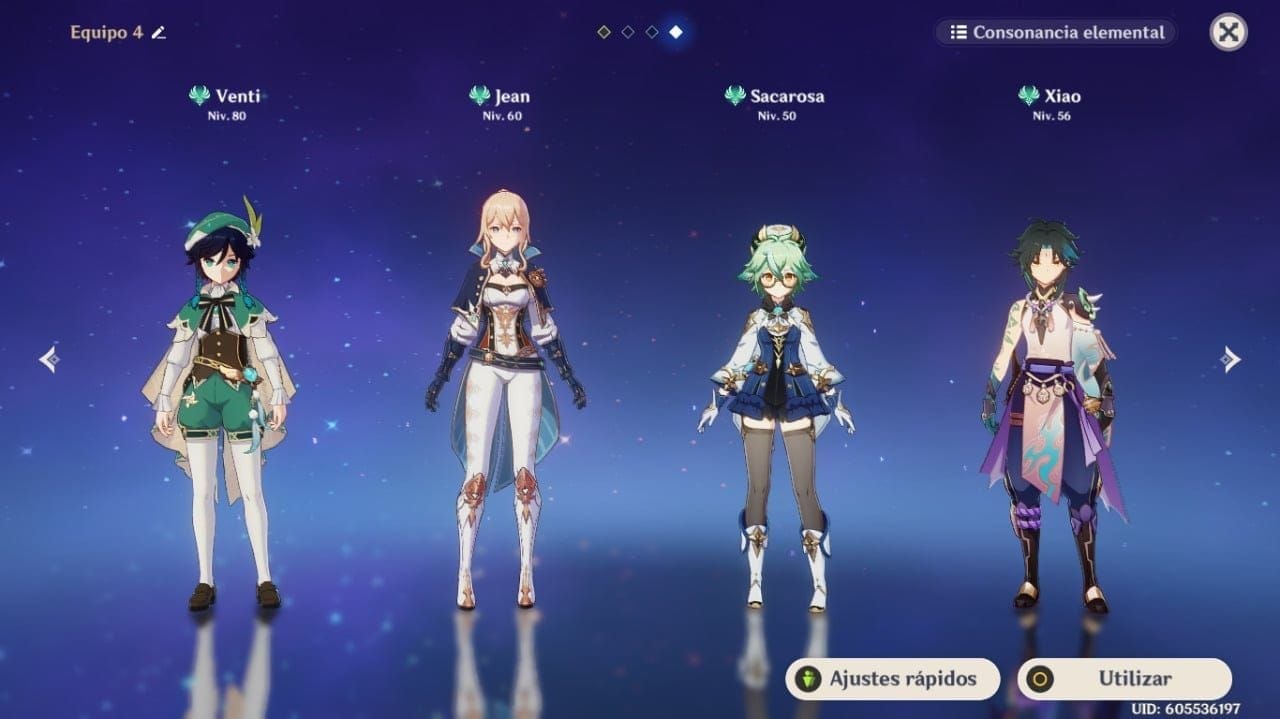Rename Equipo 4 with the pencil icon

(x=158, y=33)
